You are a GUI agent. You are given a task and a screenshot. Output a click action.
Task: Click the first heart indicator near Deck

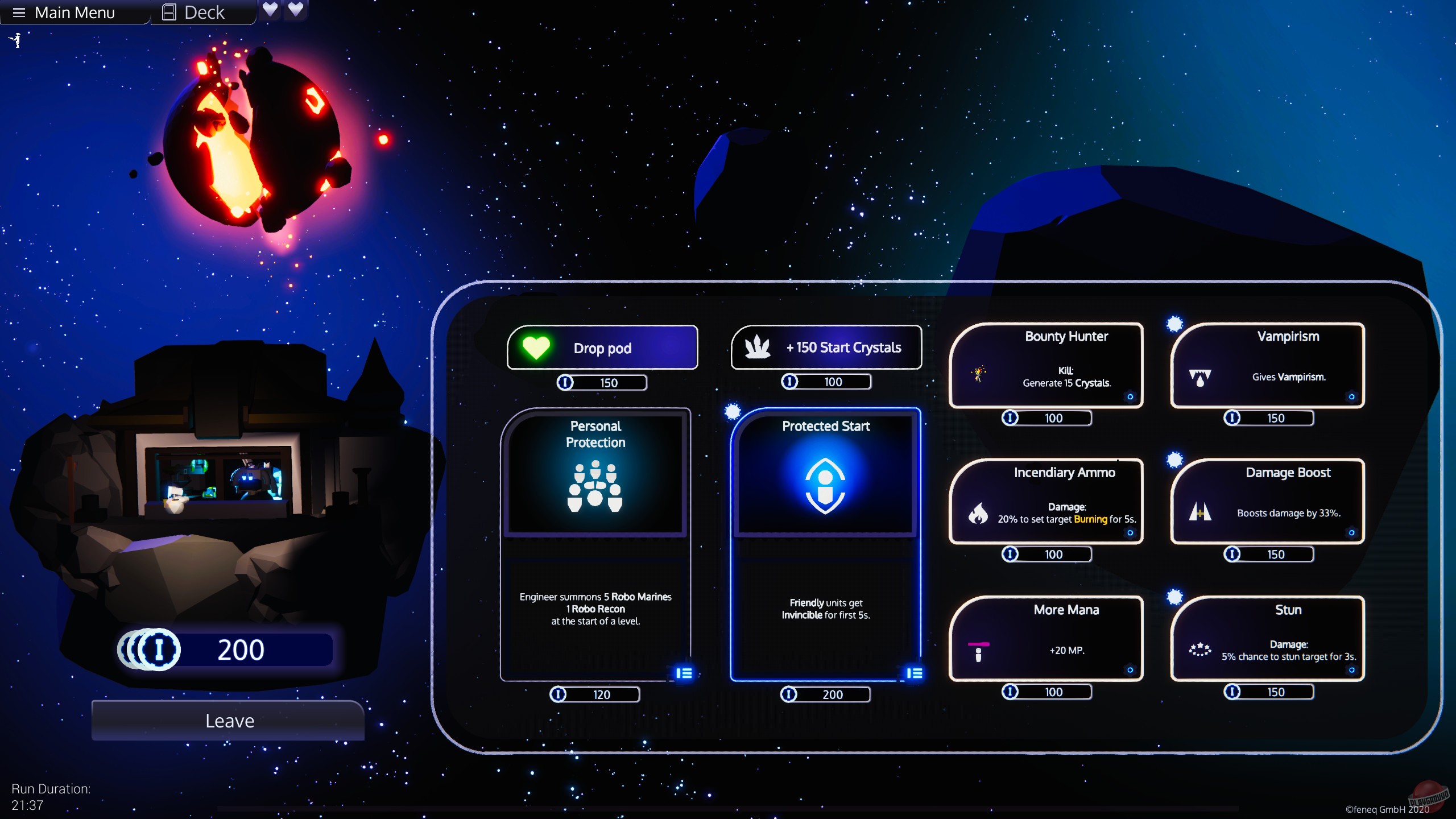(x=271, y=10)
